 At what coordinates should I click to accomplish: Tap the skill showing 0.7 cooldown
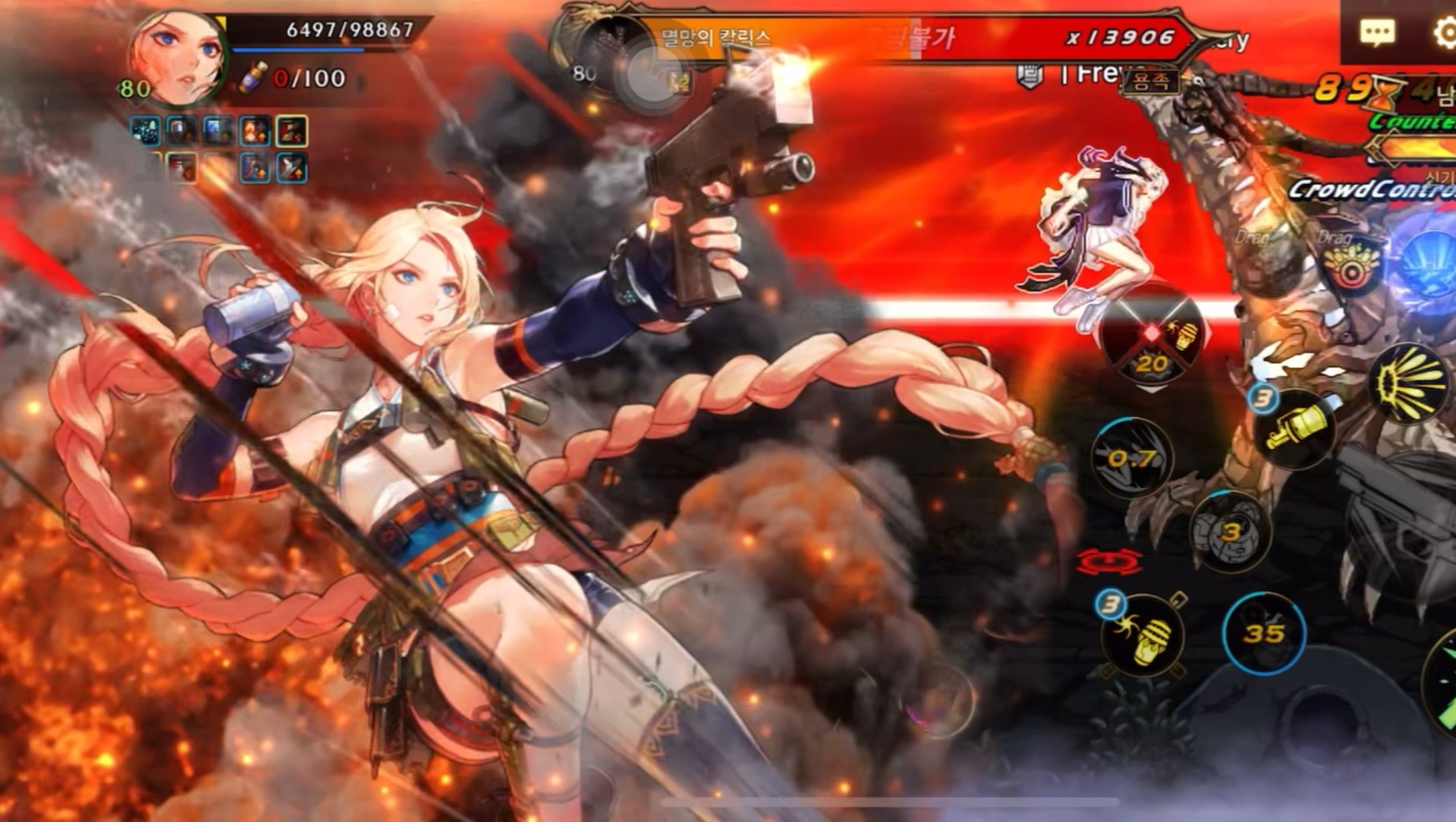coord(1131,457)
